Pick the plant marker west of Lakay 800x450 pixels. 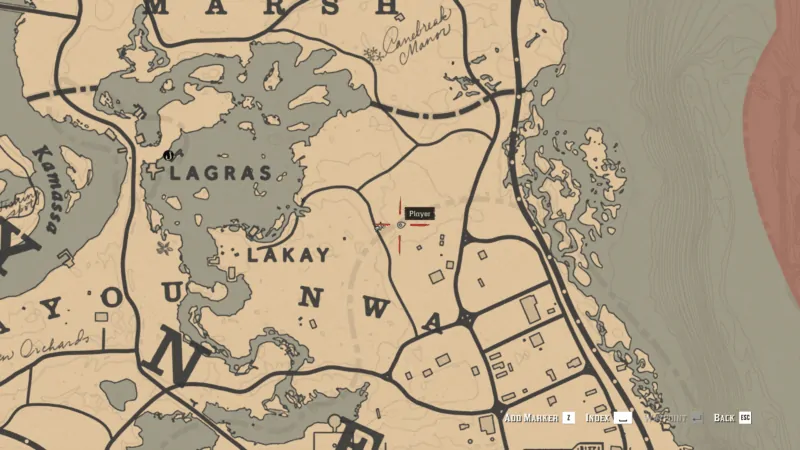coord(163,246)
